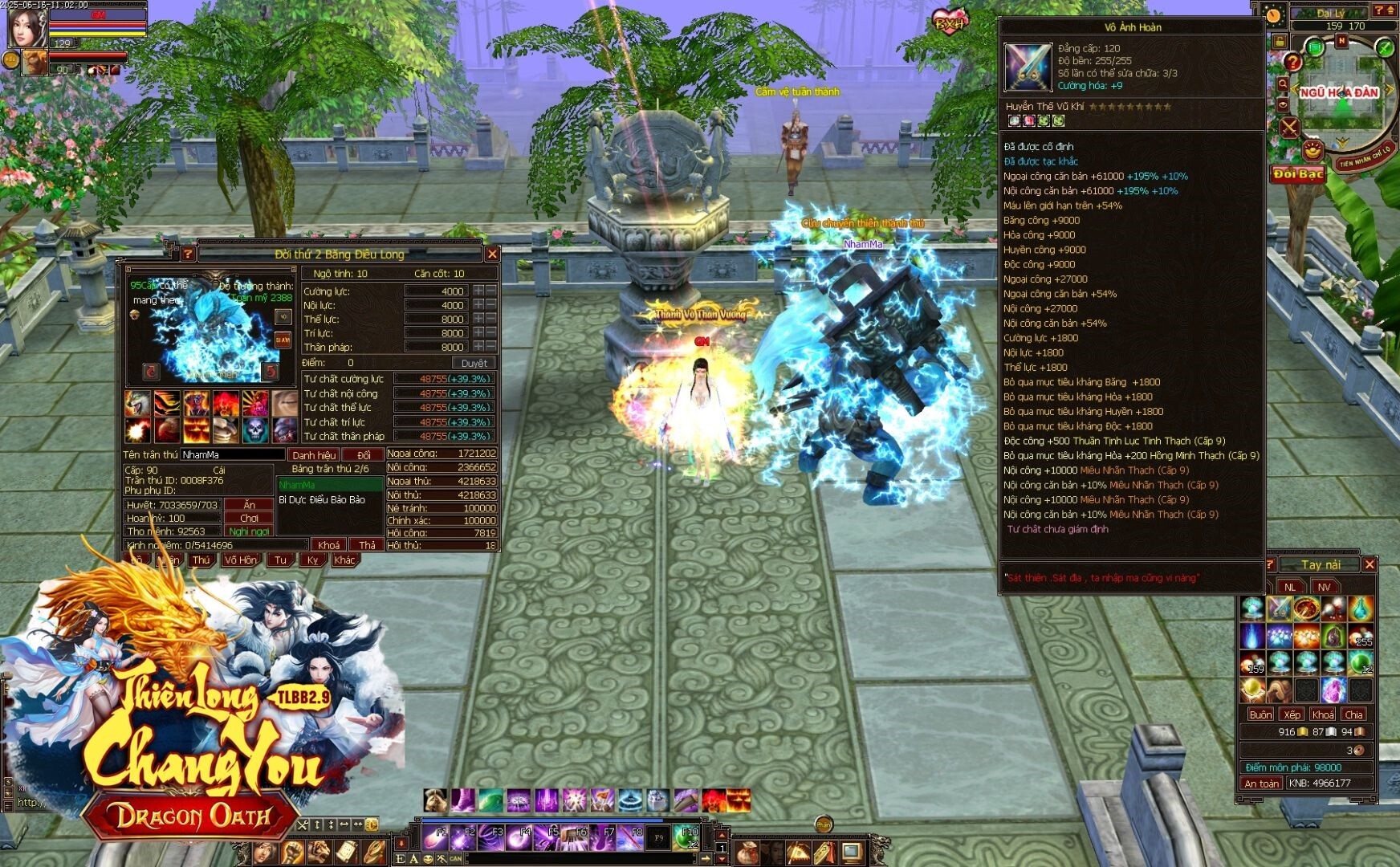Close the Băng Điêu Long pet window
The height and width of the screenshot is (867, 1400).
(x=492, y=254)
